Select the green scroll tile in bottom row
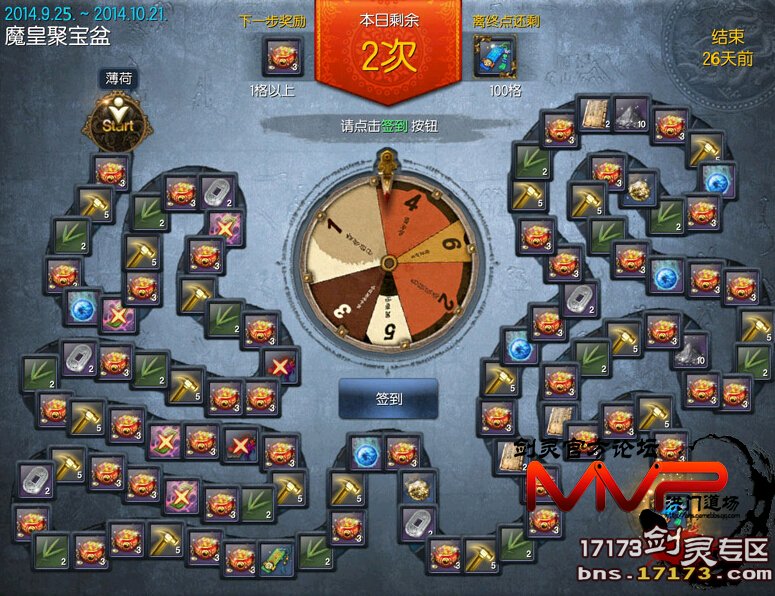Screen dimensions: 775x596 point(276,555)
